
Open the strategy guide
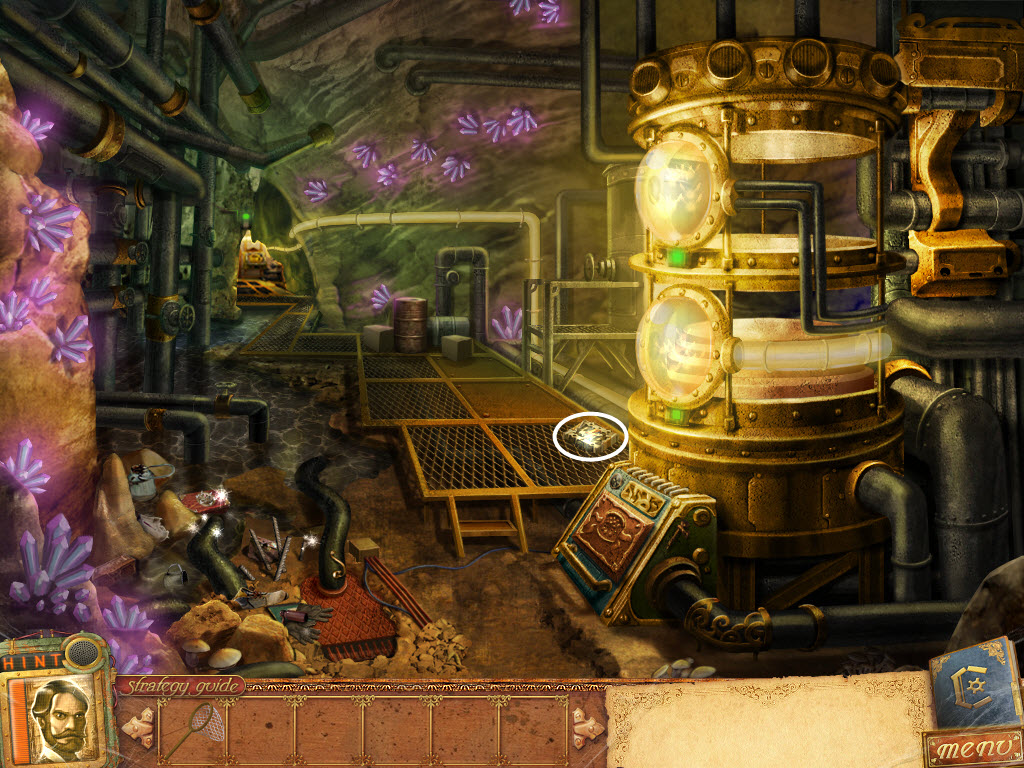180,686
